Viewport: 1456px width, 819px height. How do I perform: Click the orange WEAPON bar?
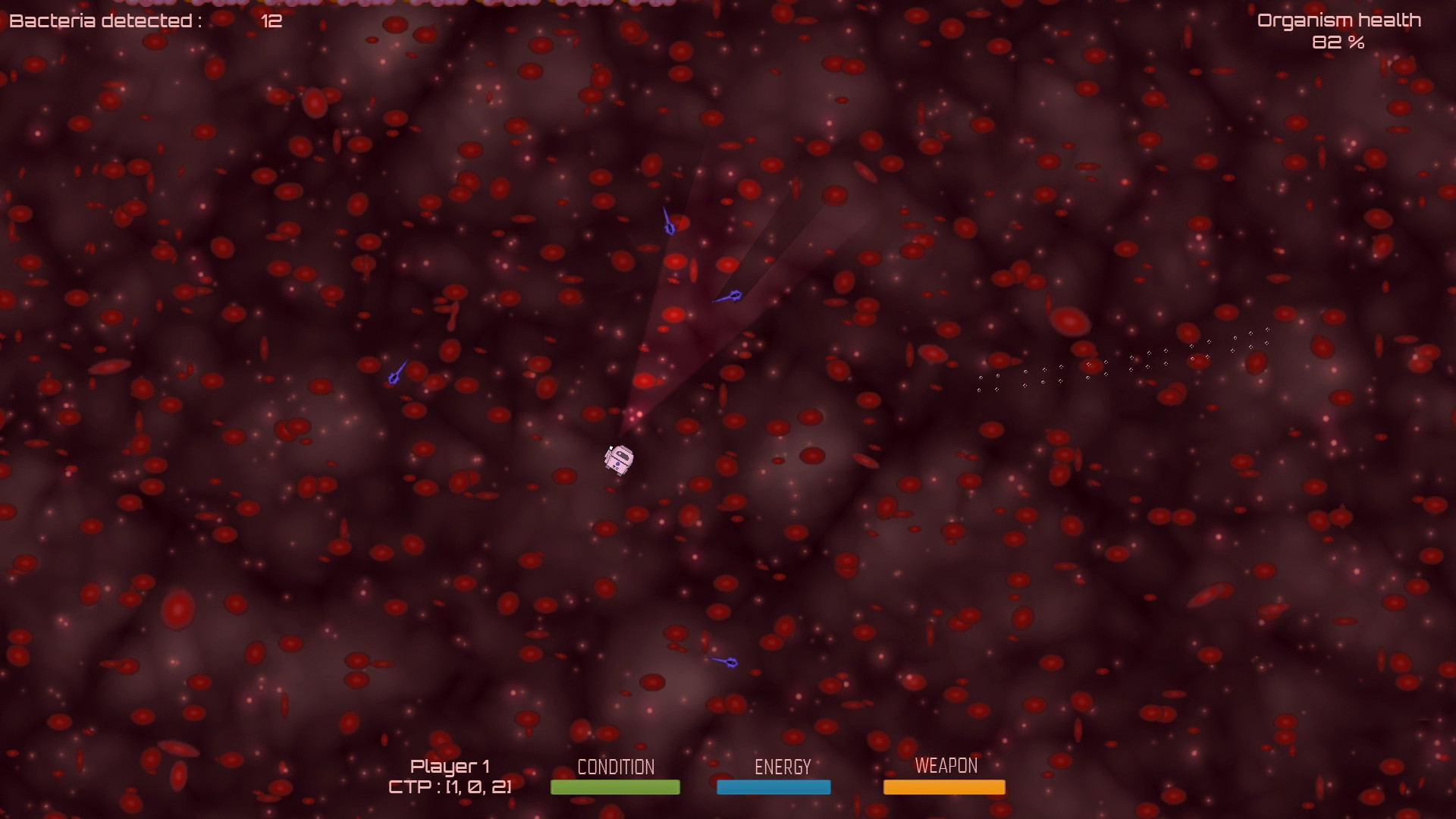point(943,787)
